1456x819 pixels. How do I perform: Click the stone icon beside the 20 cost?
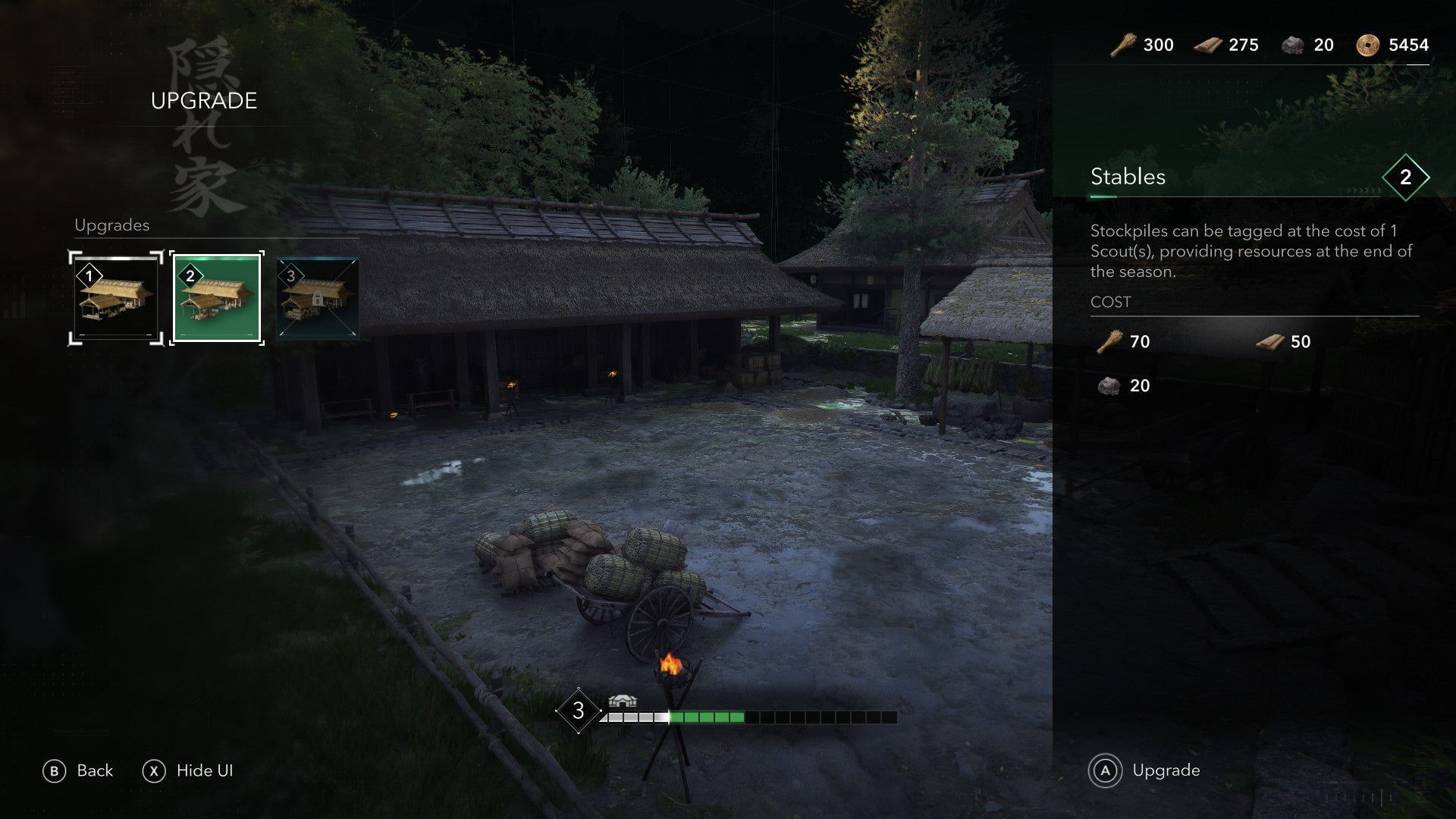1107,385
